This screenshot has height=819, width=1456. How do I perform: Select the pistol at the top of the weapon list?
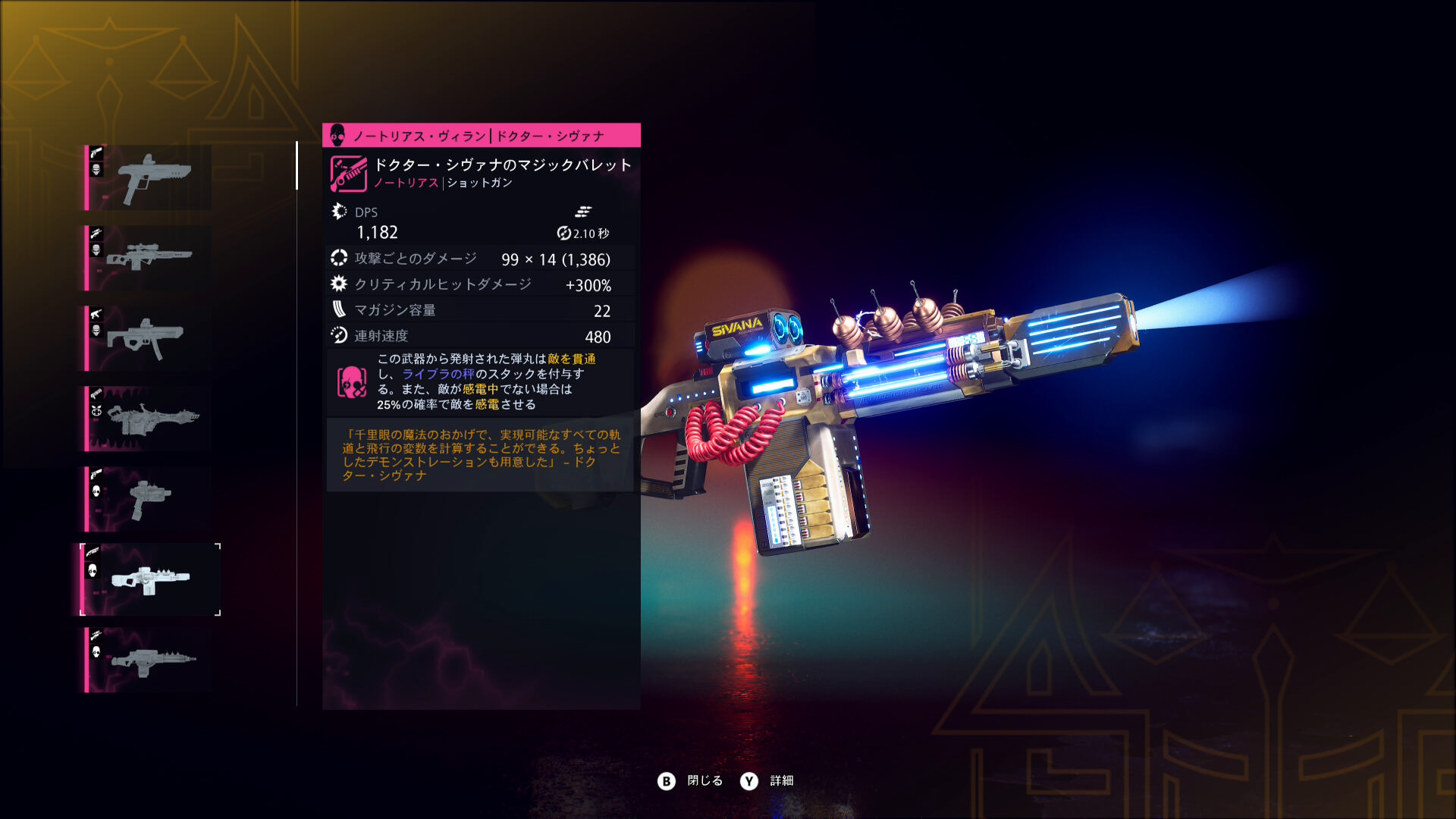[149, 177]
